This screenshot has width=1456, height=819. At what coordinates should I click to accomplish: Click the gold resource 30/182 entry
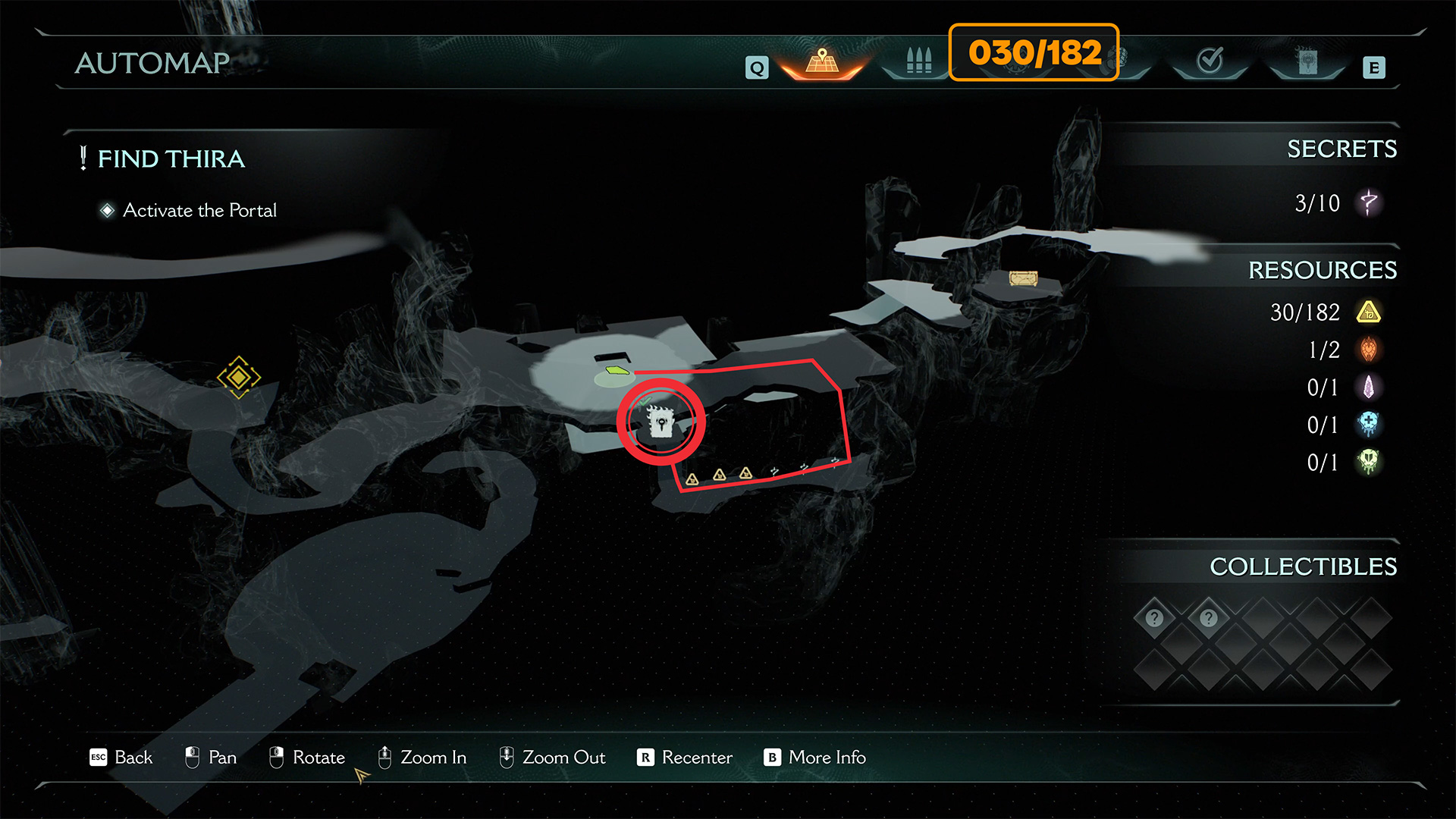click(x=1323, y=312)
